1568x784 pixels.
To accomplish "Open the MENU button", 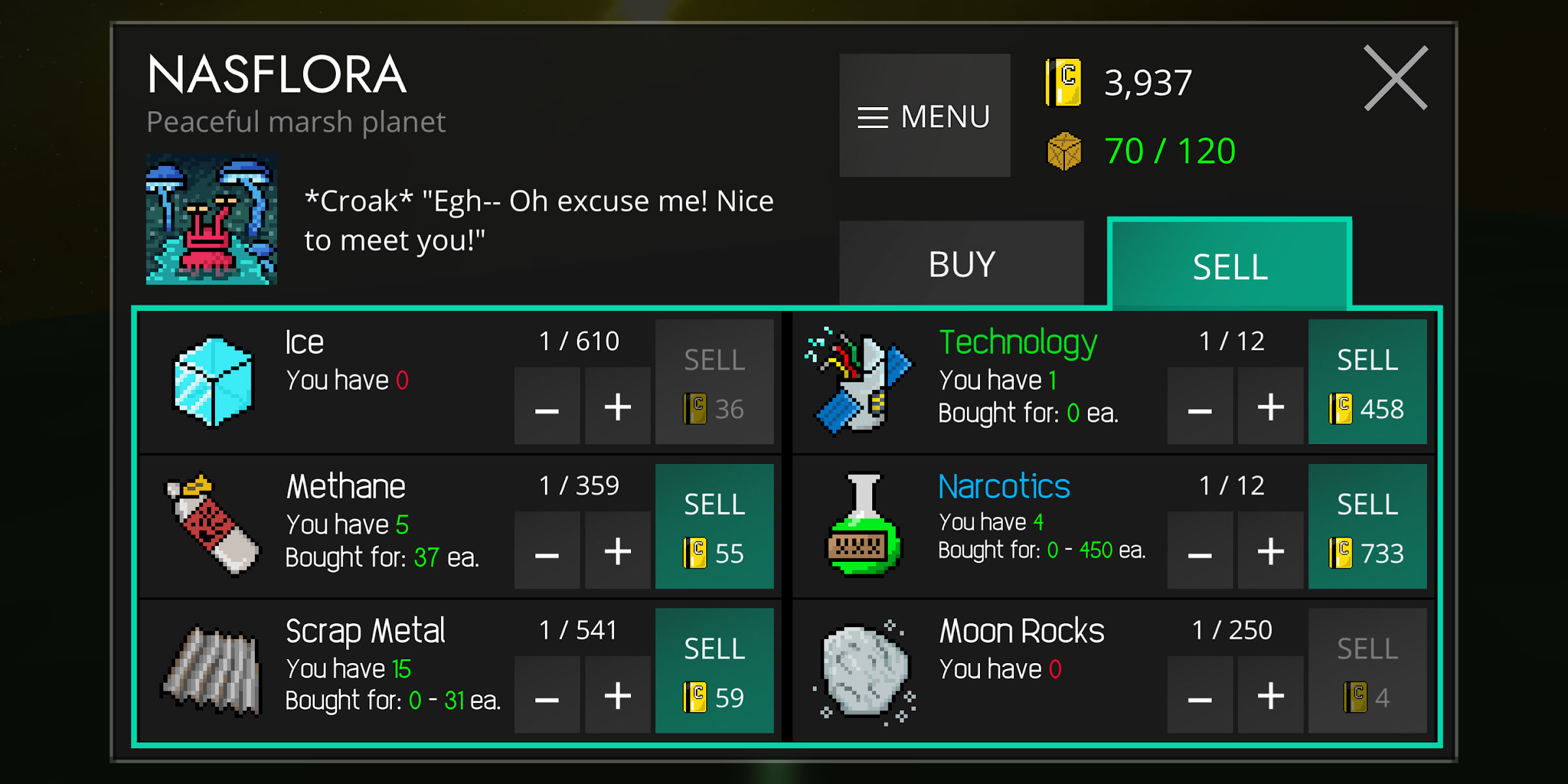I will [x=924, y=116].
